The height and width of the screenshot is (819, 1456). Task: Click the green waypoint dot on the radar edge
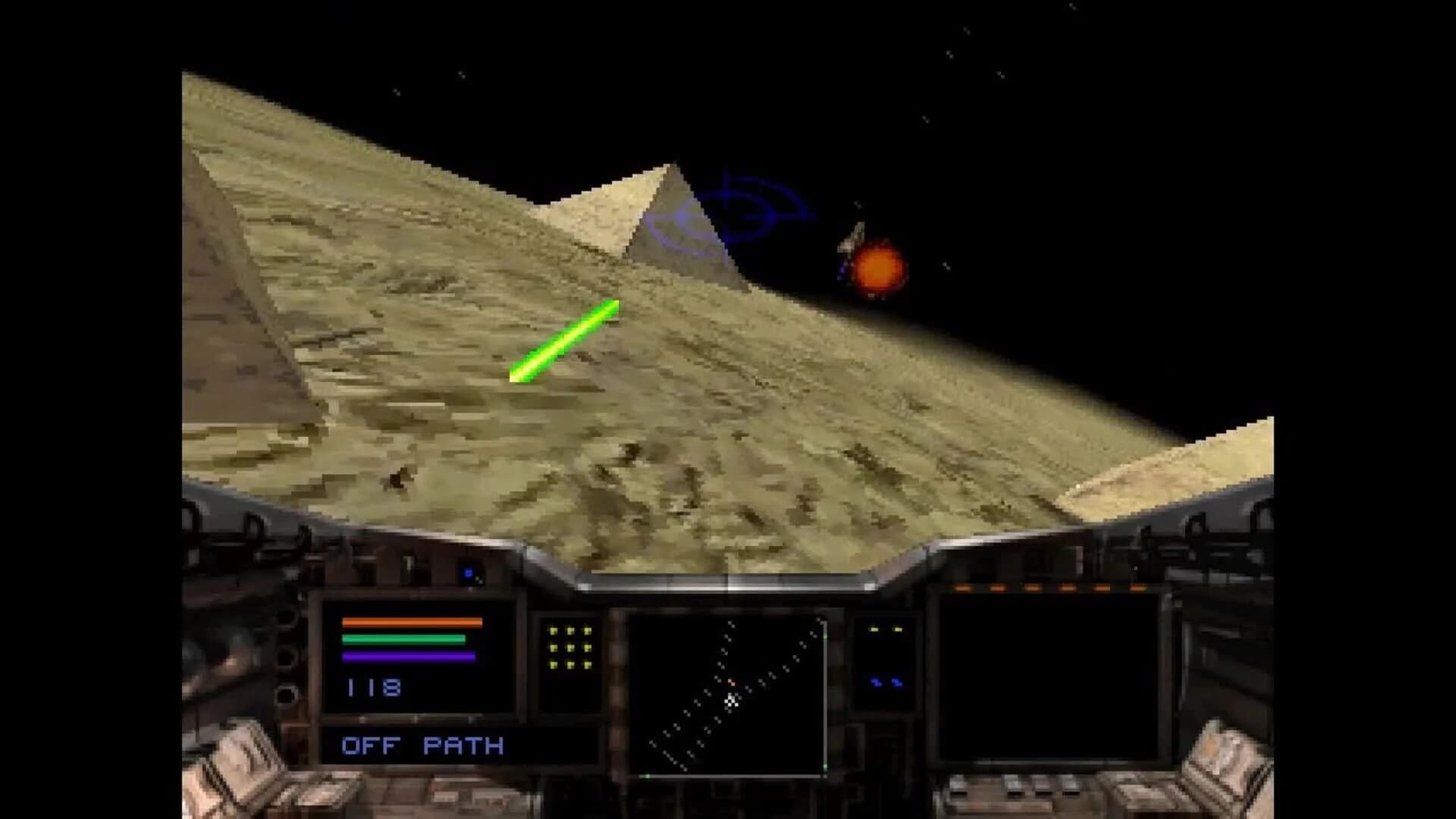(825, 636)
